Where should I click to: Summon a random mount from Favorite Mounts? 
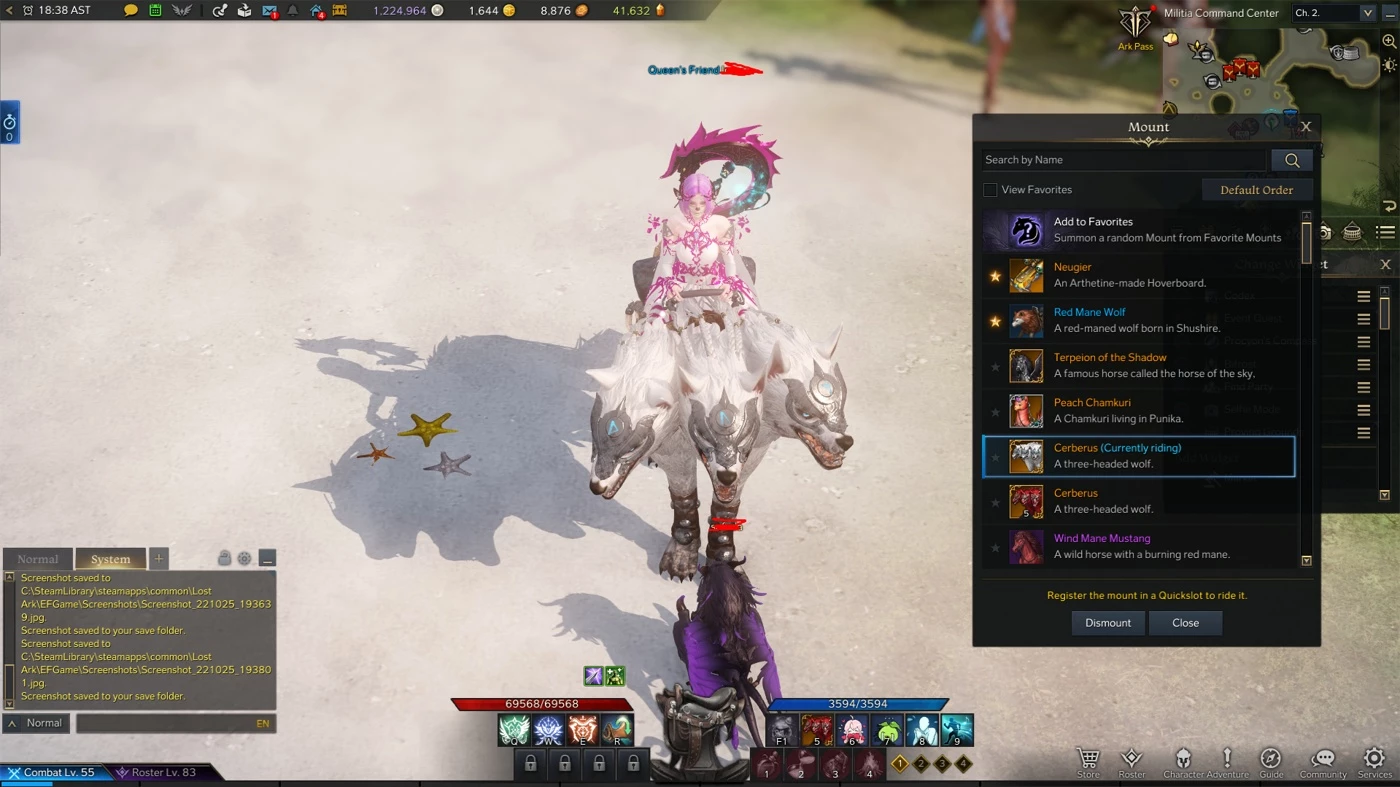[x=1138, y=230]
